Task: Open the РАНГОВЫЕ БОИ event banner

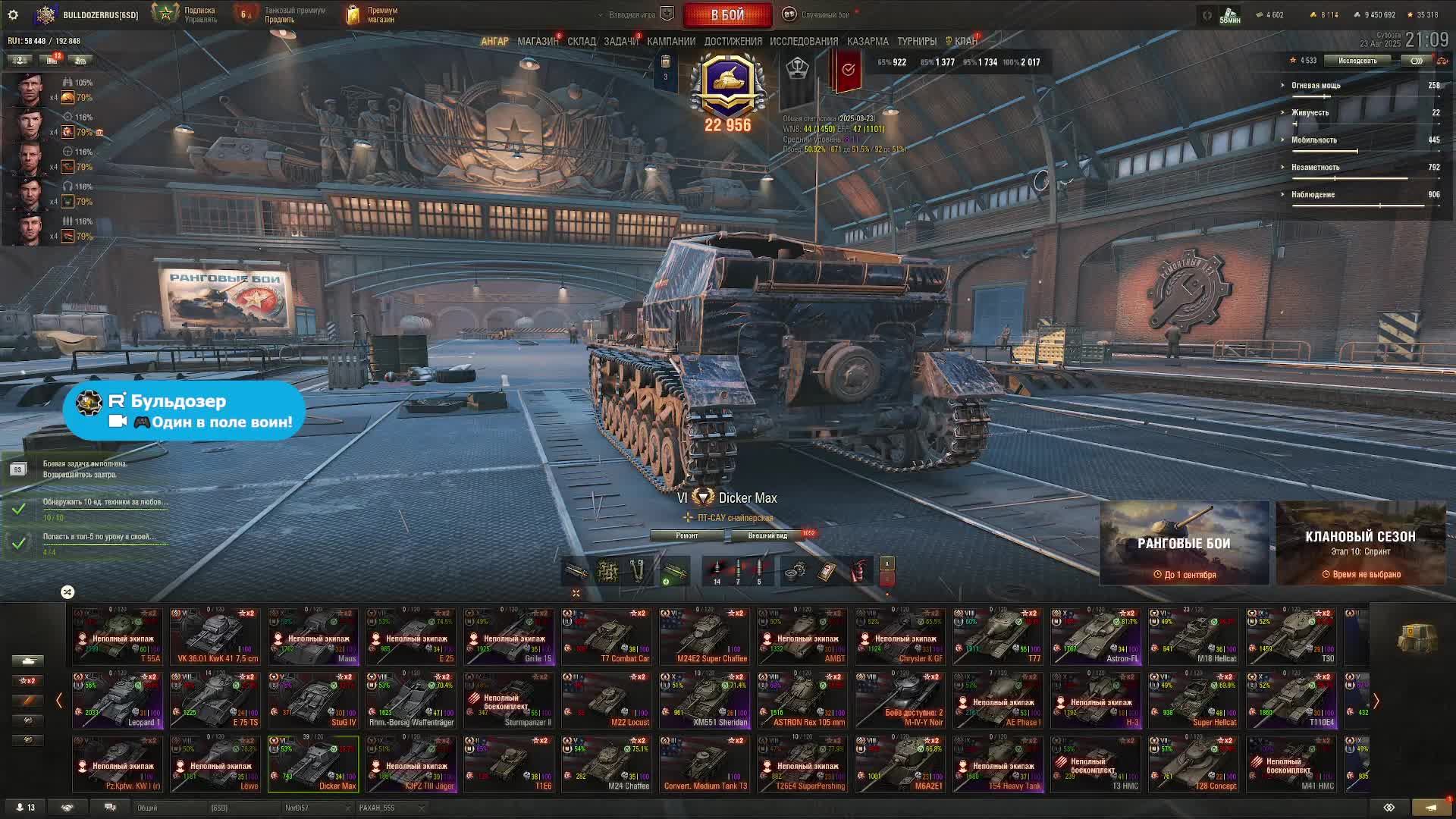Action: pos(1184,543)
